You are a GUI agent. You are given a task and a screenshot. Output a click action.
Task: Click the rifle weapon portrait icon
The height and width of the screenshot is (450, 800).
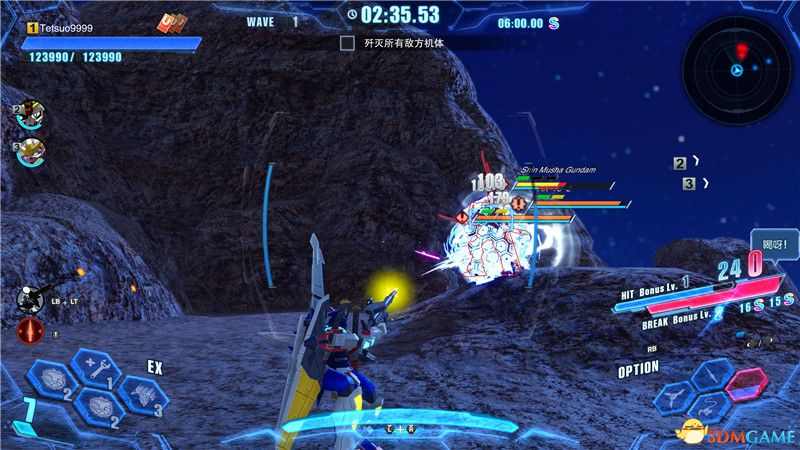(x=31, y=296)
